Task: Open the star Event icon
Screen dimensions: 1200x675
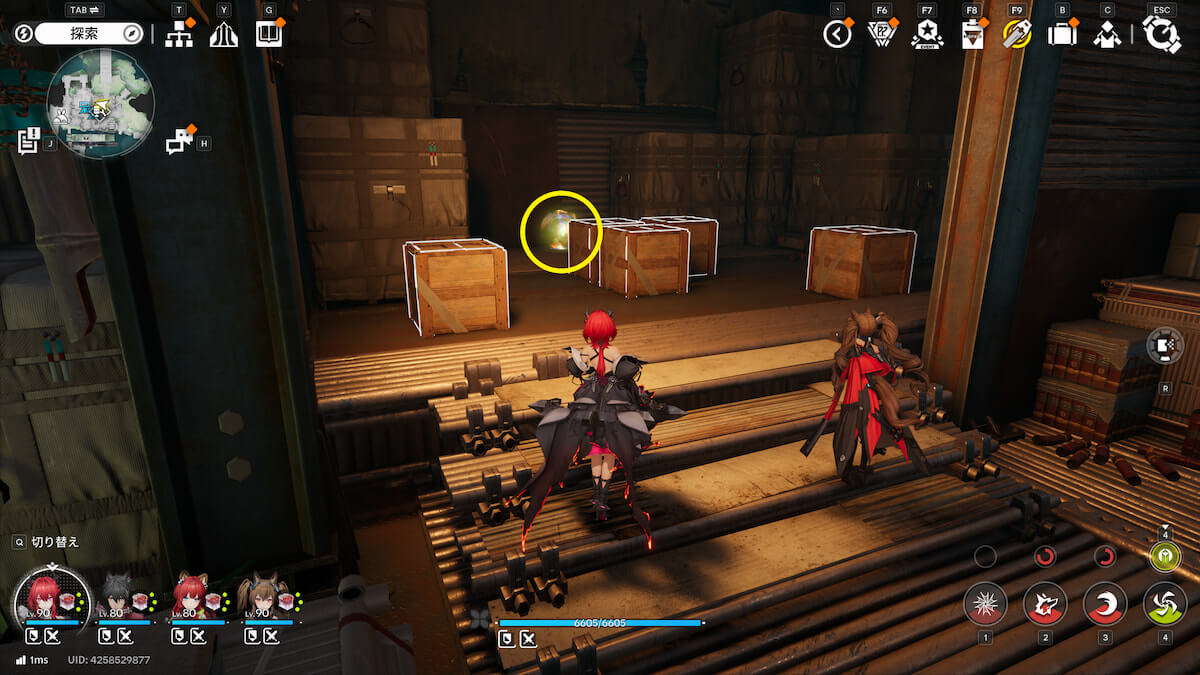Action: tap(927, 34)
